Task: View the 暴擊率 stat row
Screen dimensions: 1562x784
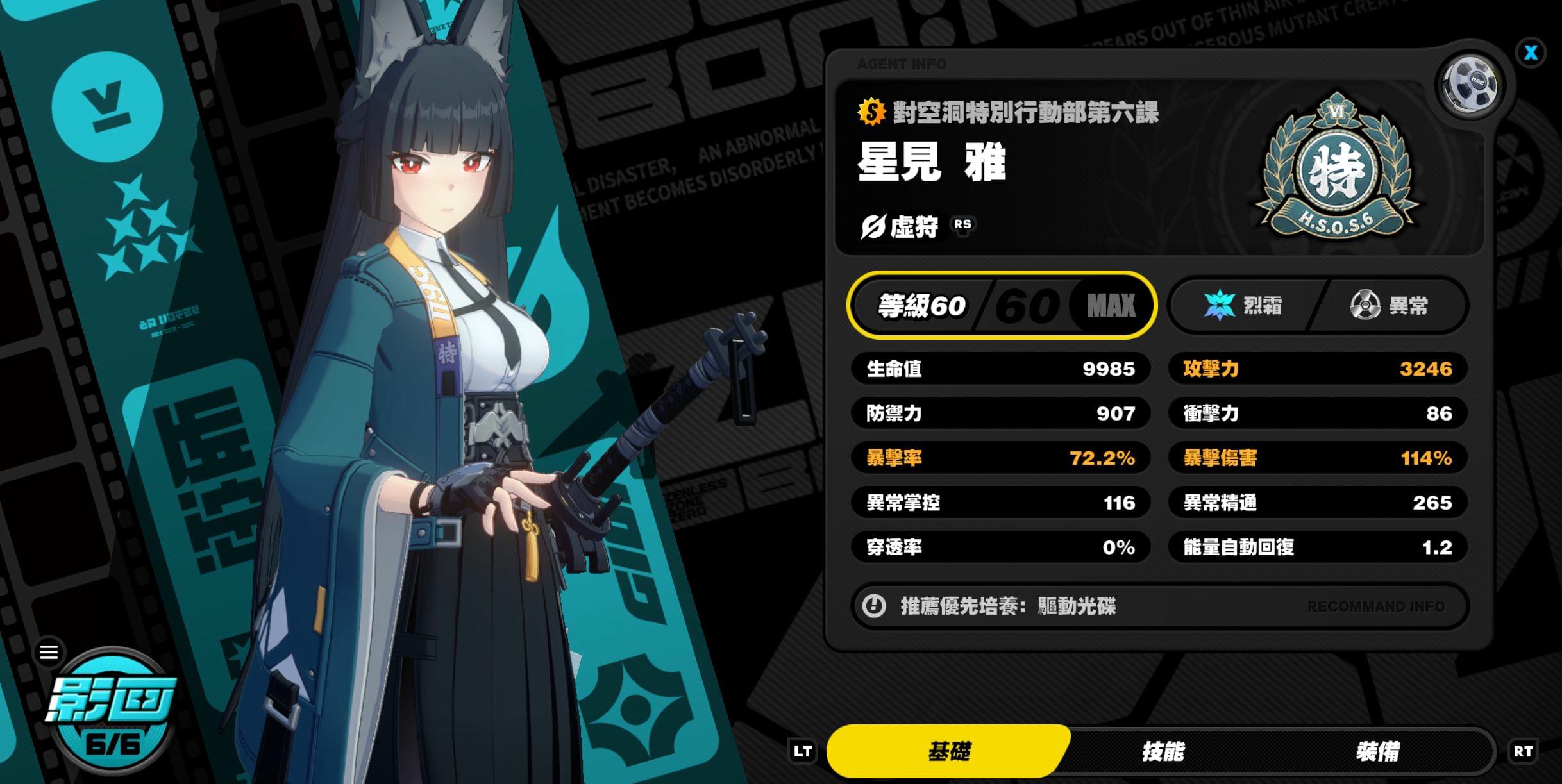Action: point(1000,458)
